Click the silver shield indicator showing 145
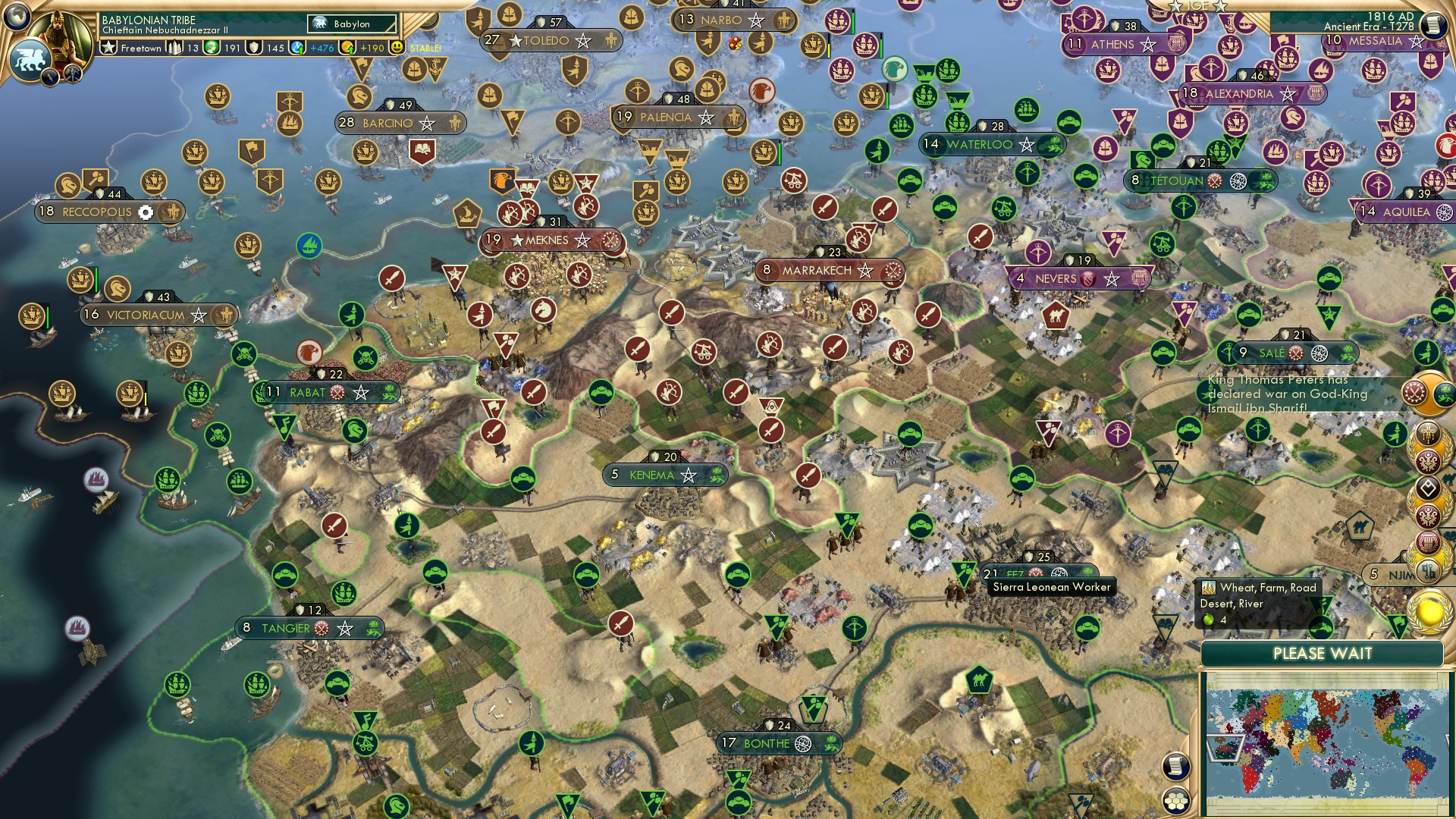This screenshot has width=1456, height=819. [255, 47]
